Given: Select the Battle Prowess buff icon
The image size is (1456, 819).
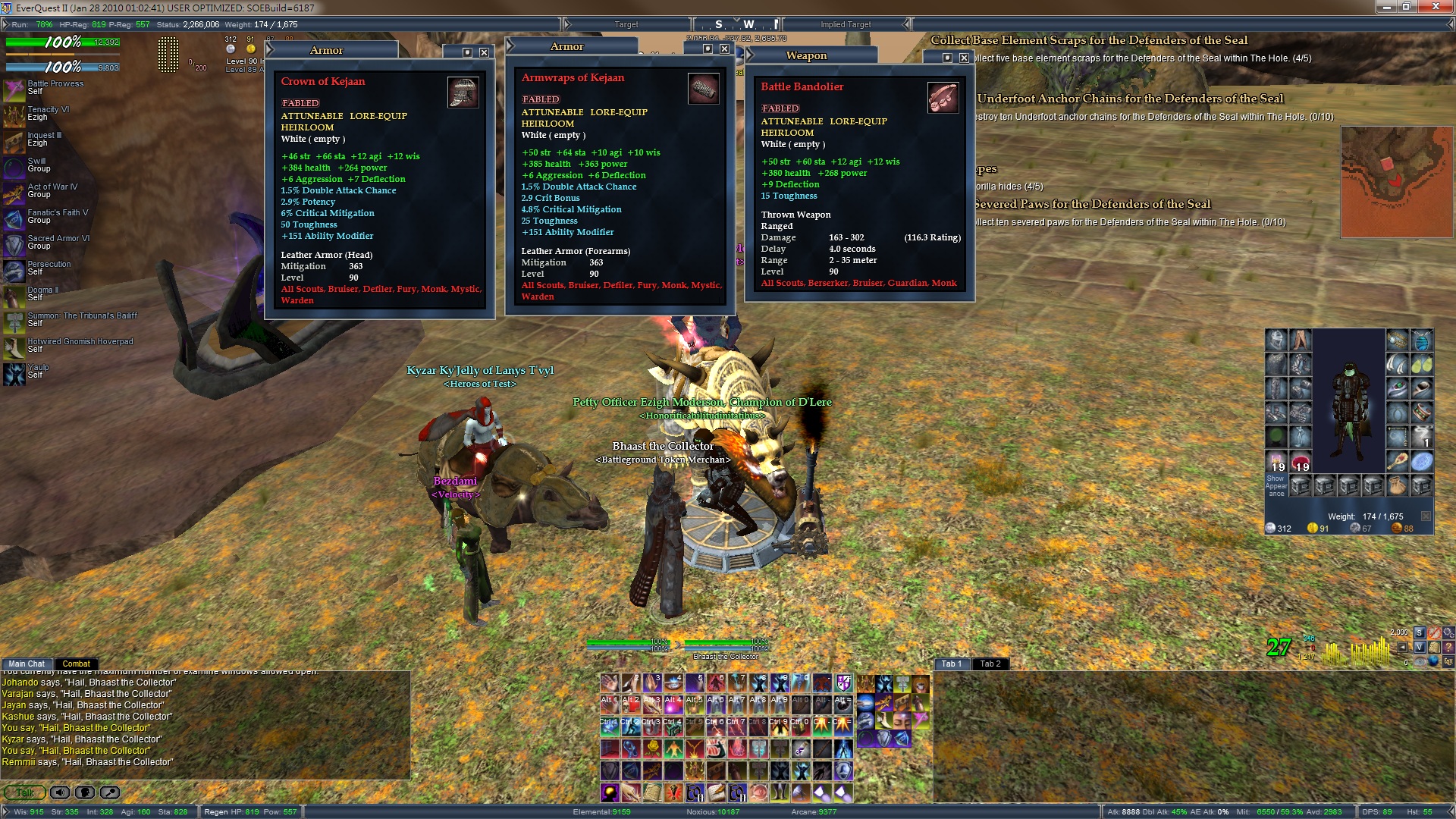Looking at the screenshot, I should click(x=14, y=88).
